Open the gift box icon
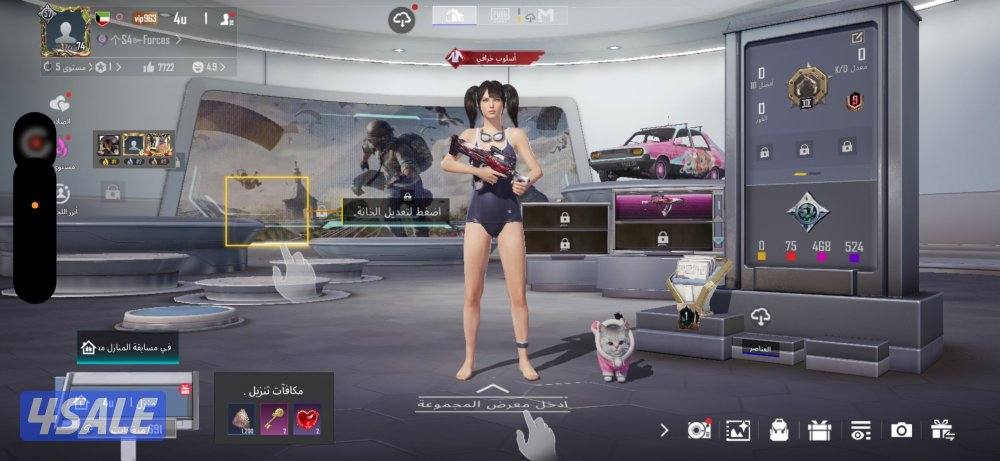 (820, 430)
